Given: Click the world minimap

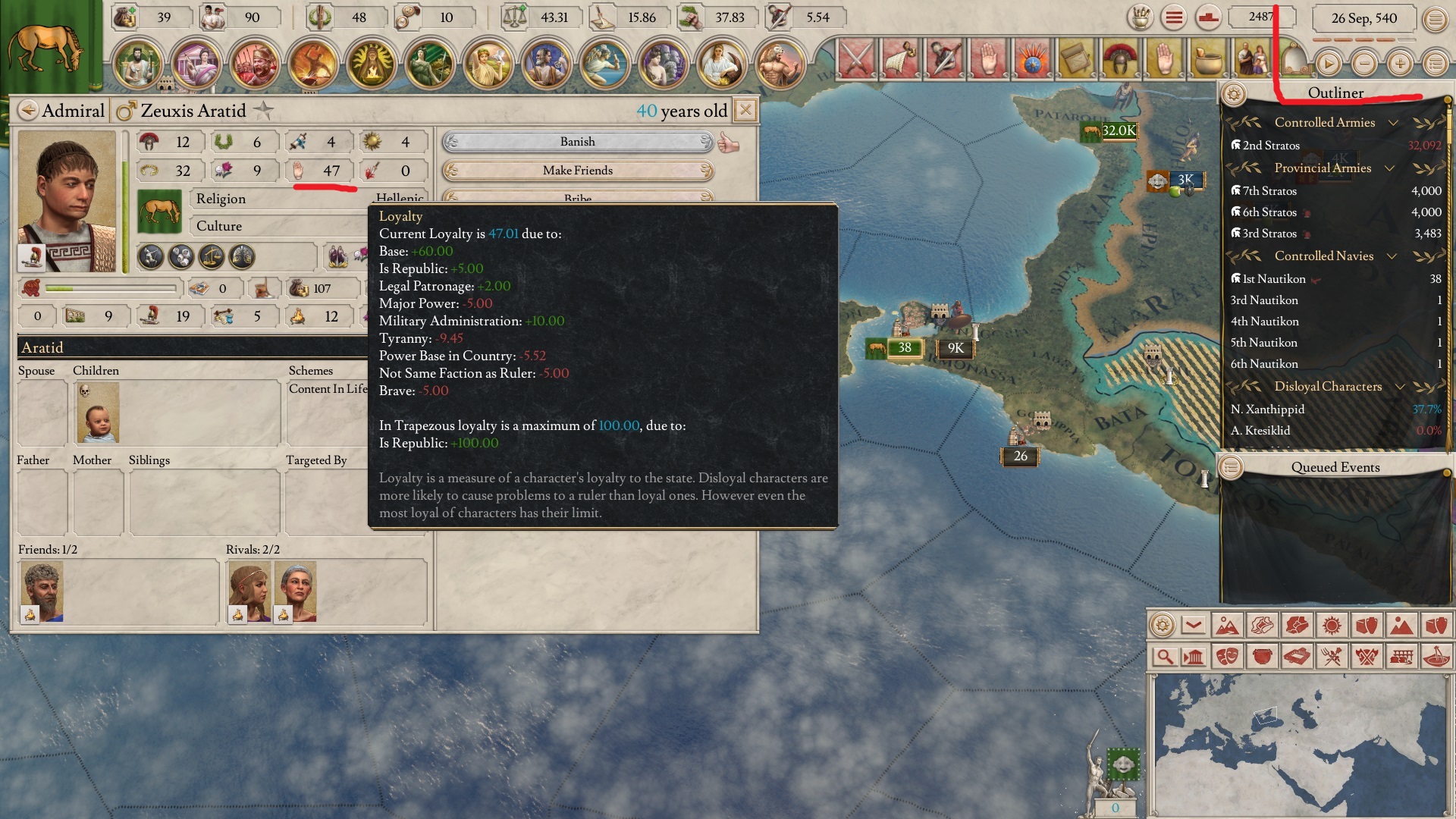Looking at the screenshot, I should (x=1298, y=745).
